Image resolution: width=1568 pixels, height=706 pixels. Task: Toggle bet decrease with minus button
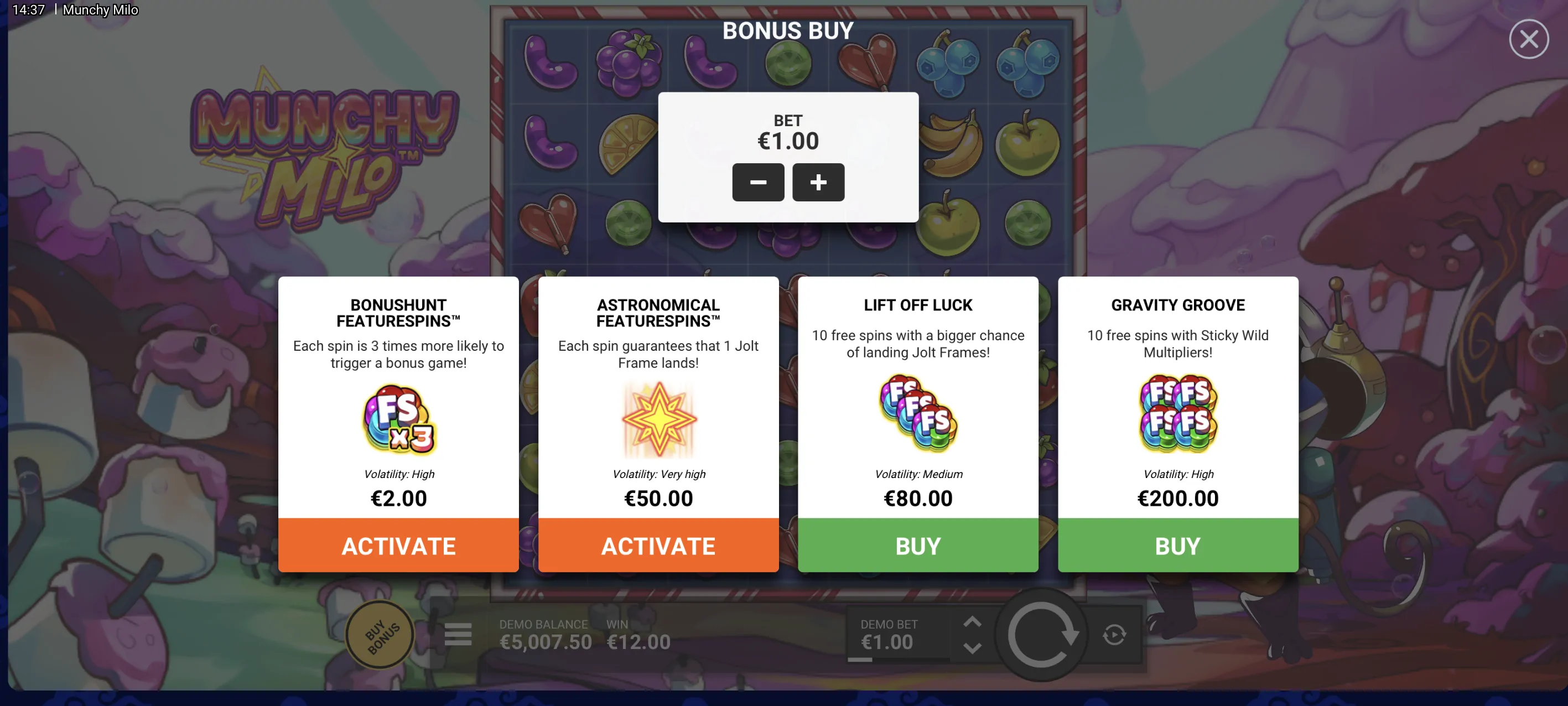pyautogui.click(x=758, y=182)
